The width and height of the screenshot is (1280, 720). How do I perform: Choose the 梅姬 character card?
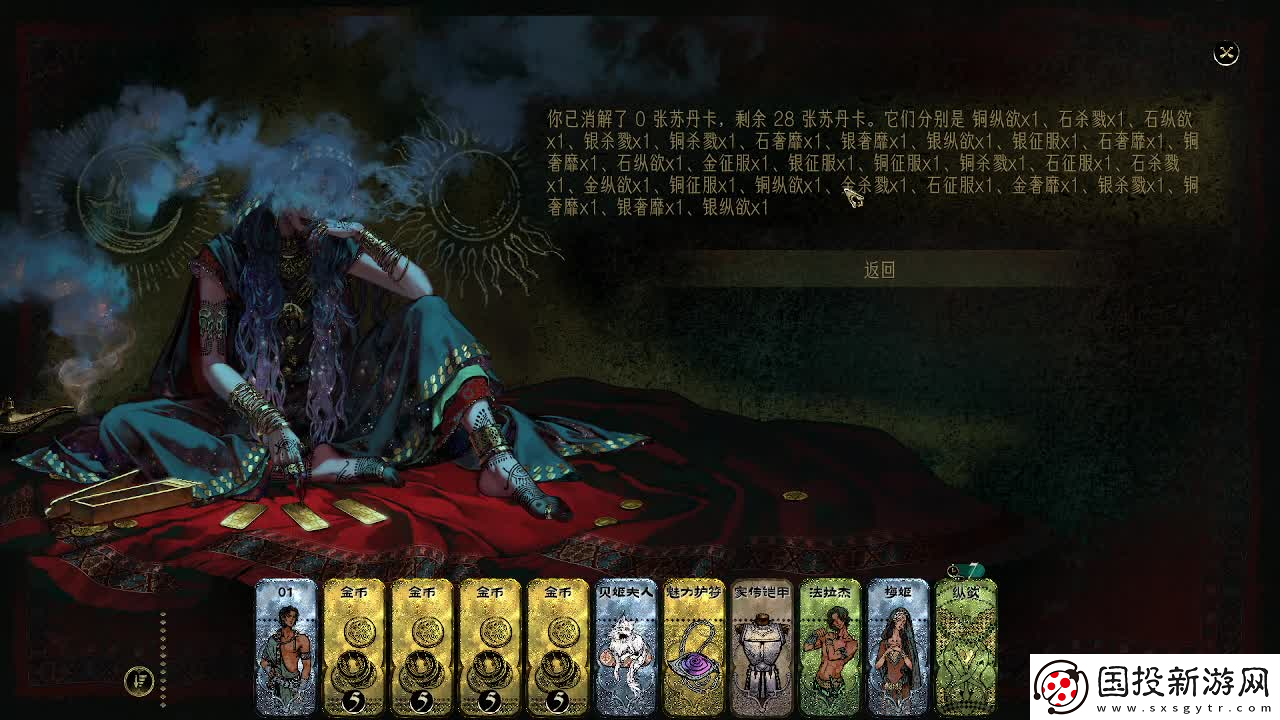click(x=898, y=647)
